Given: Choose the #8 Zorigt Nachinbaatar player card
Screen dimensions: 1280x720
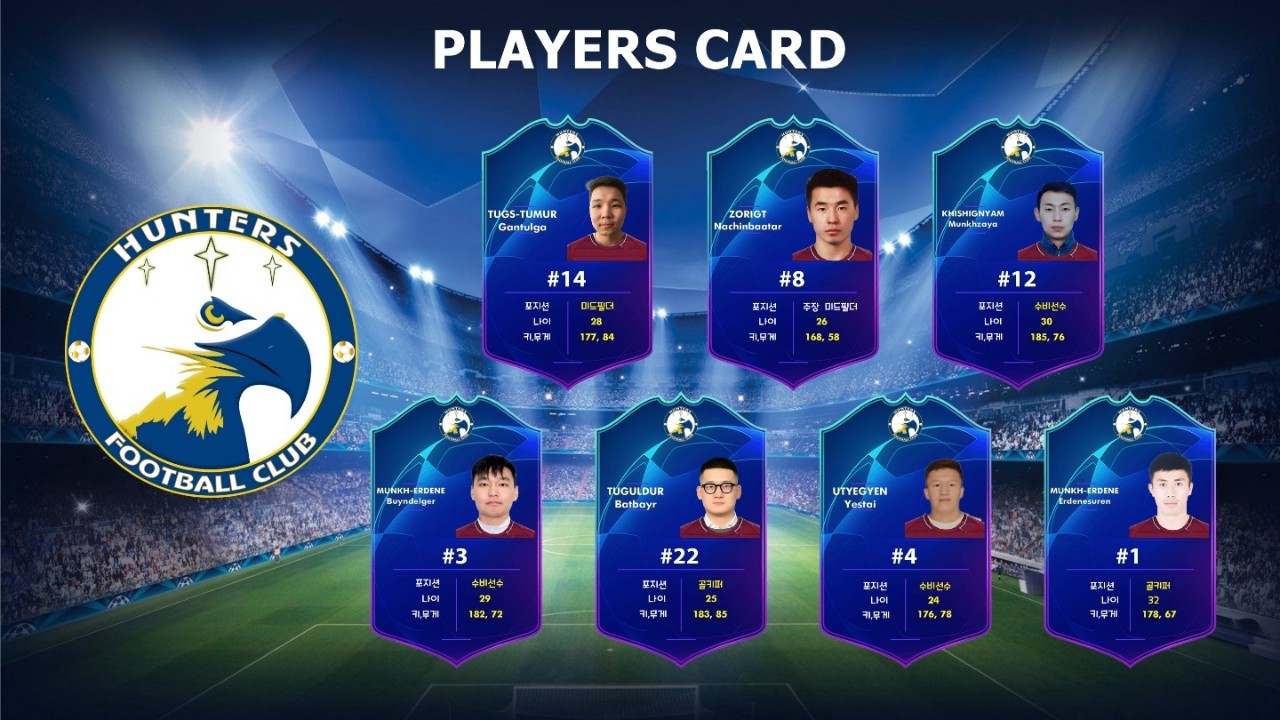Looking at the screenshot, I should point(792,255).
